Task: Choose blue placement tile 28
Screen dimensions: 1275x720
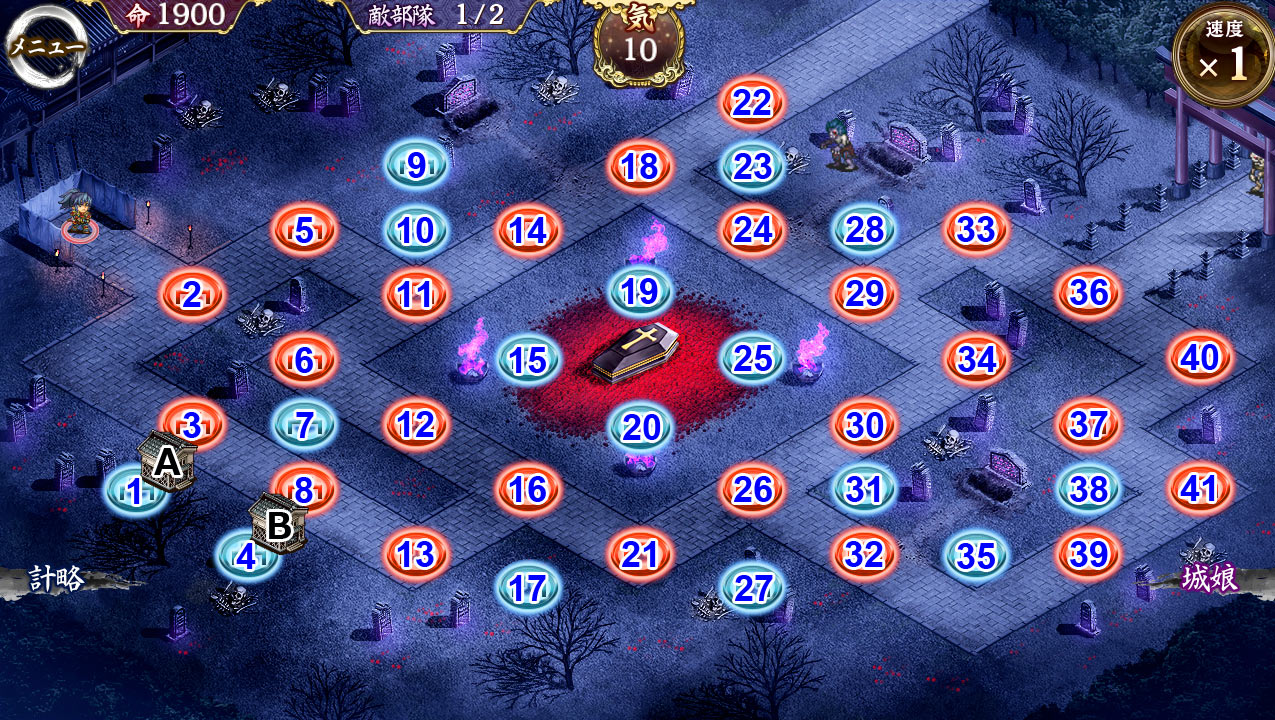Action: 864,230
